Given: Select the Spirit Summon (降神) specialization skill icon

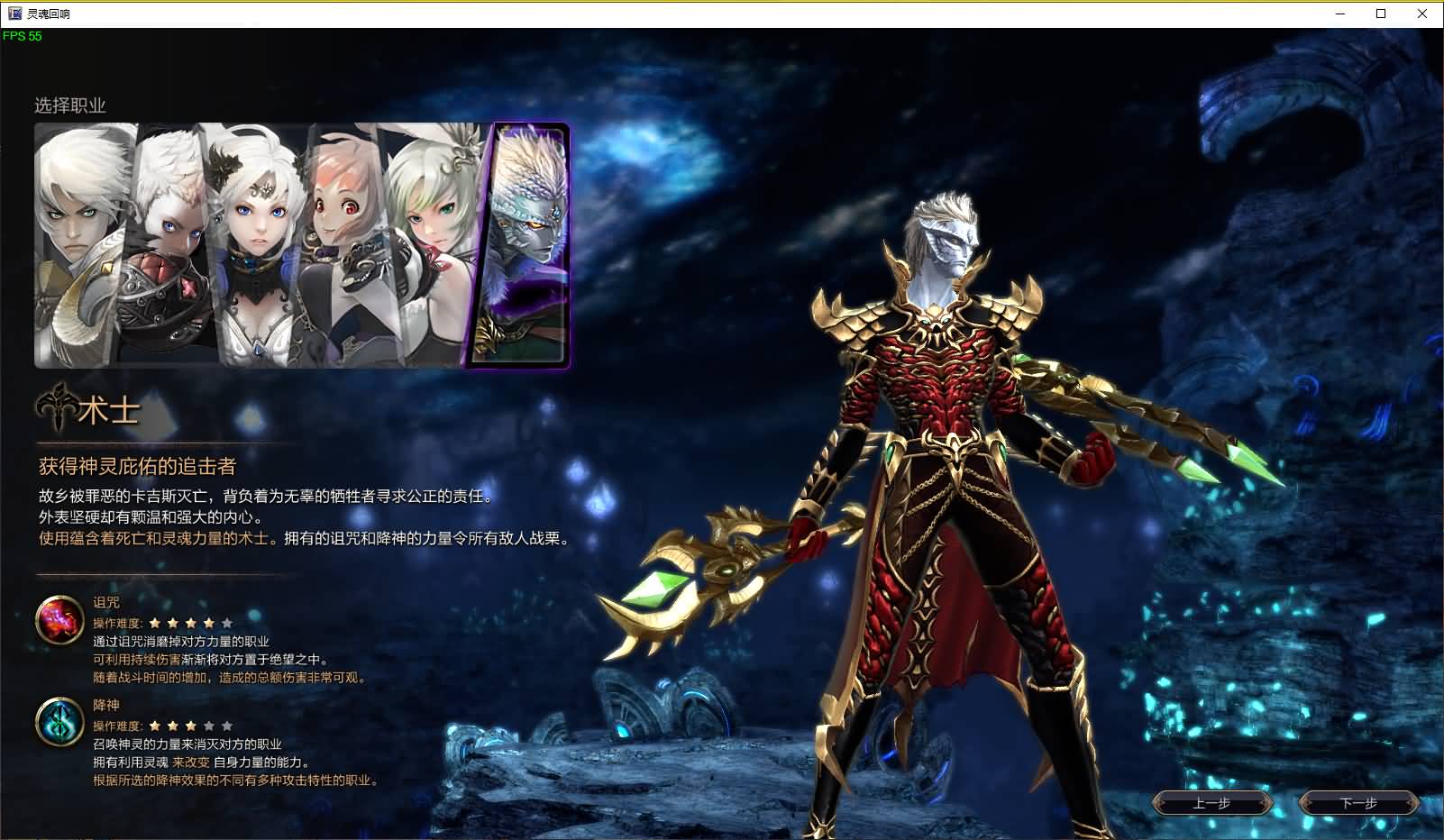Looking at the screenshot, I should (59, 722).
